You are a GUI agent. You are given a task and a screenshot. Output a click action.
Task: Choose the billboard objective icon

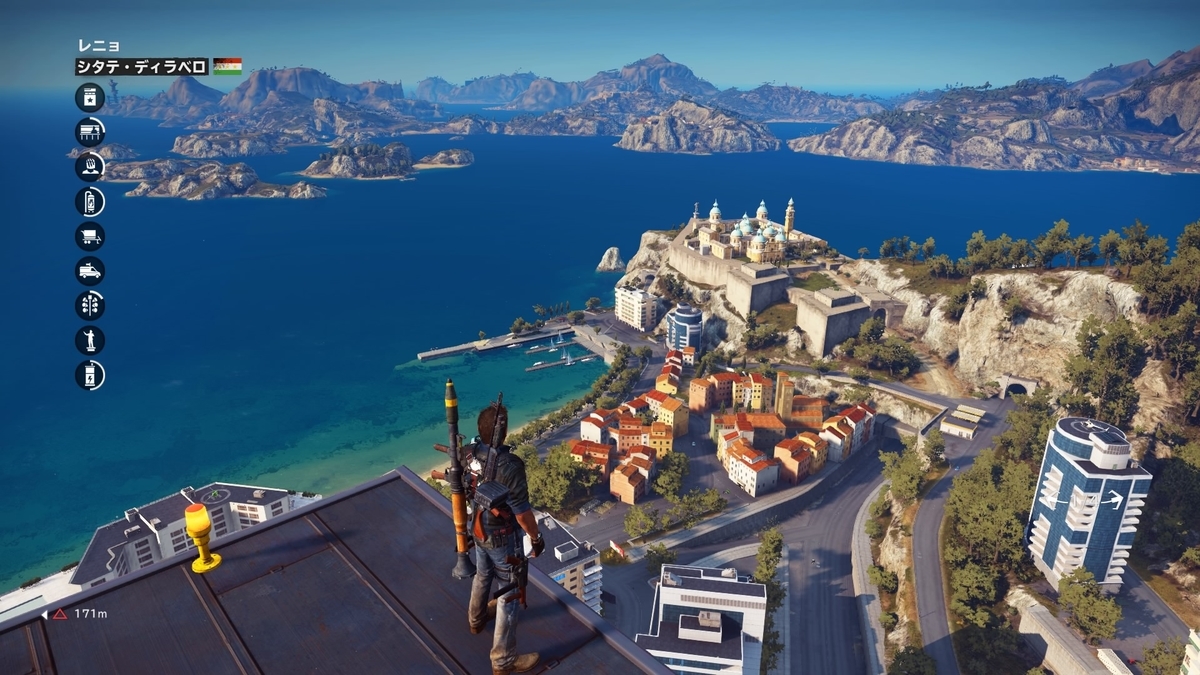[x=90, y=132]
